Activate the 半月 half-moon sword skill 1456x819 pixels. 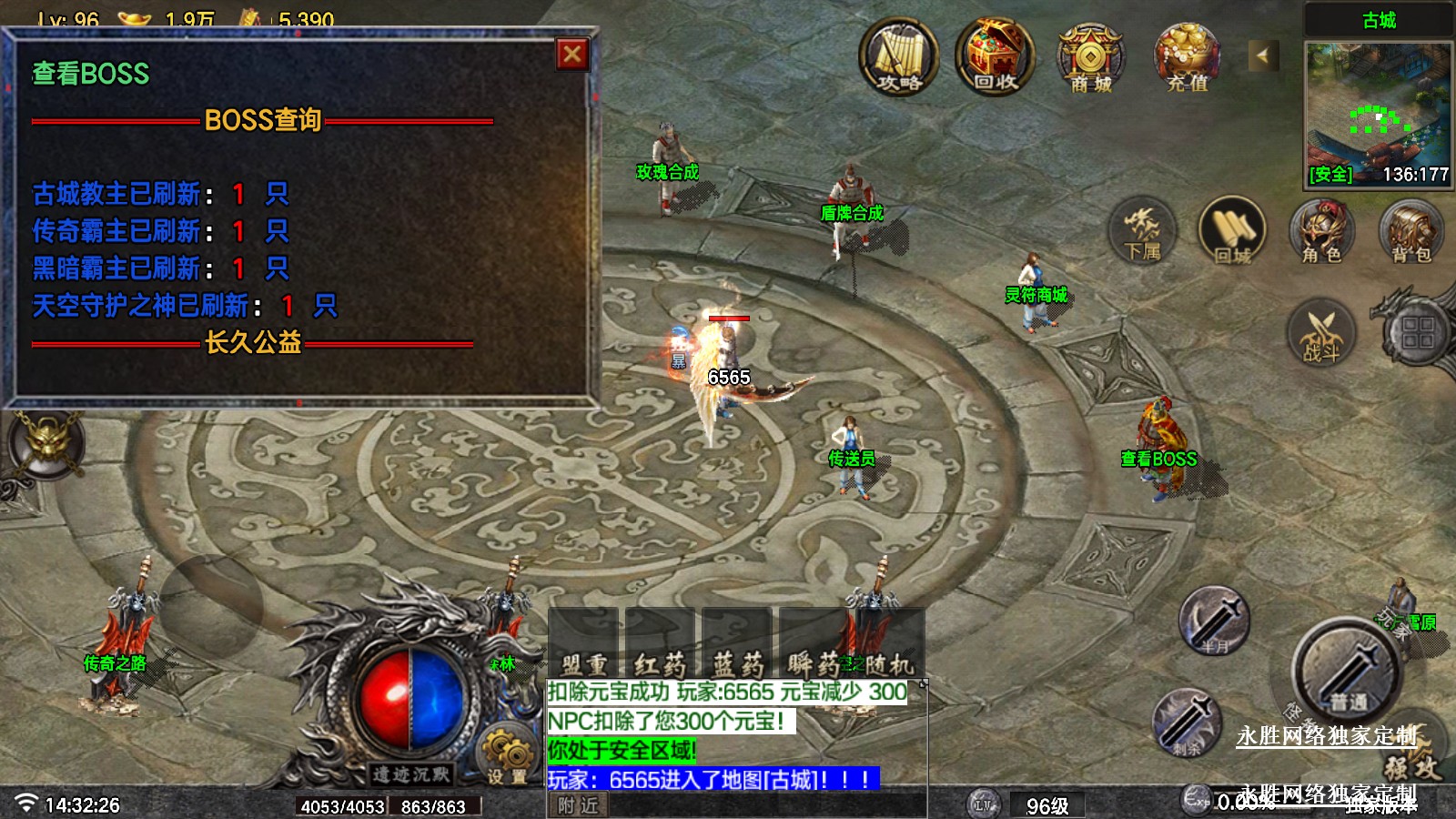click(1214, 620)
